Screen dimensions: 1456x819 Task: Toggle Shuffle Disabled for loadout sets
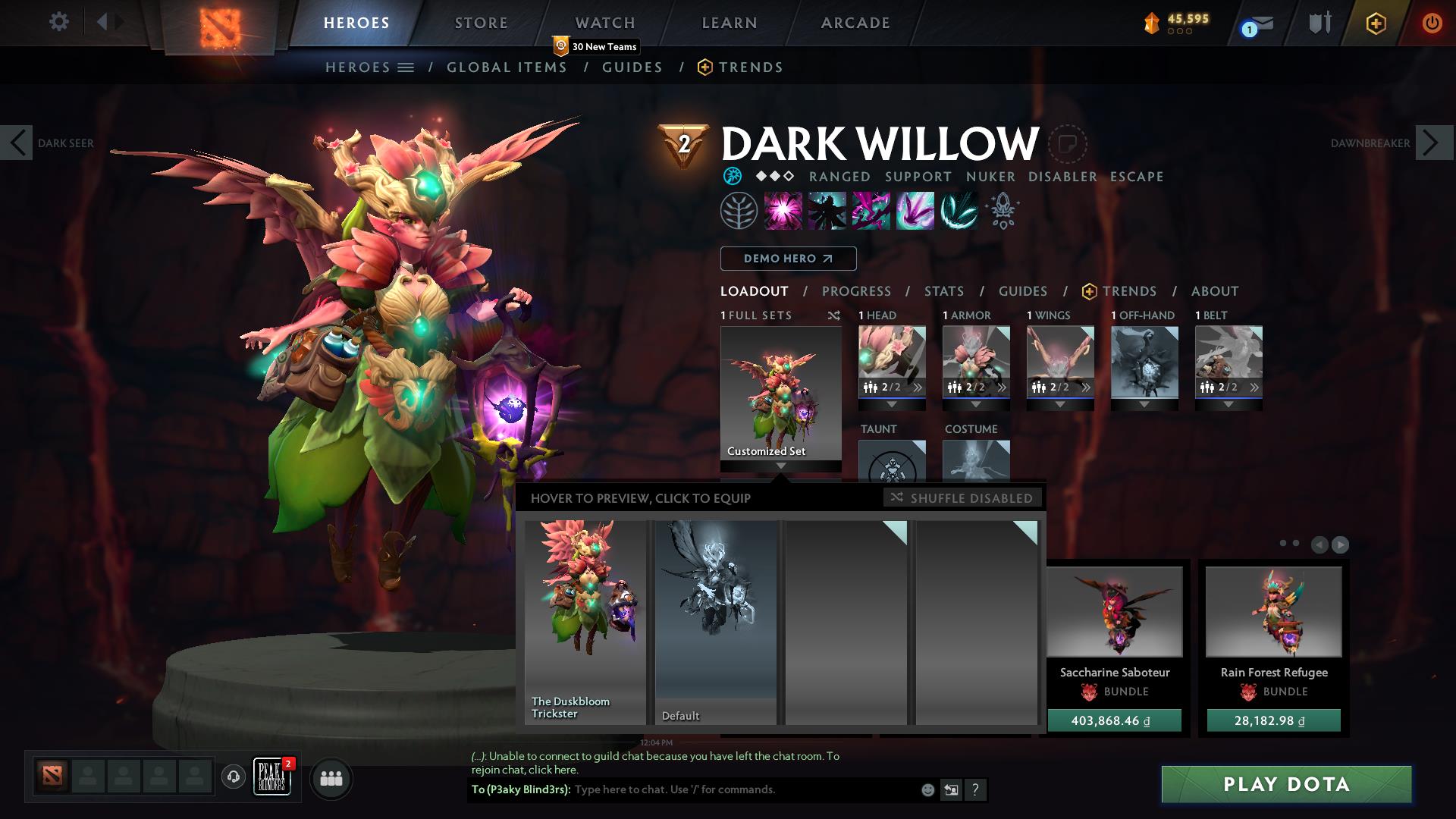click(x=962, y=498)
